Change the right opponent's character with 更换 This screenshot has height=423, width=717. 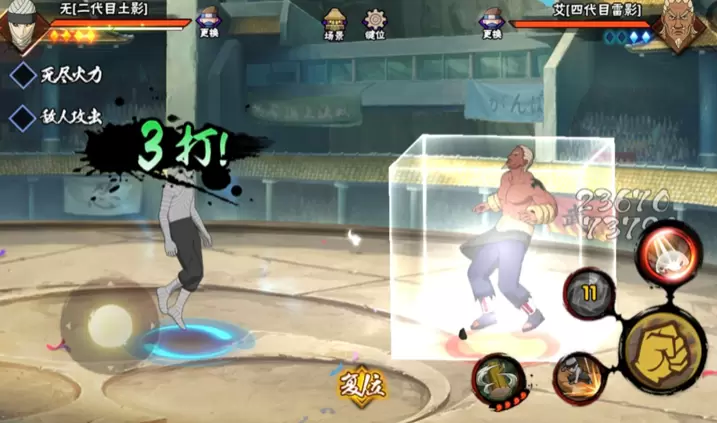pos(492,23)
